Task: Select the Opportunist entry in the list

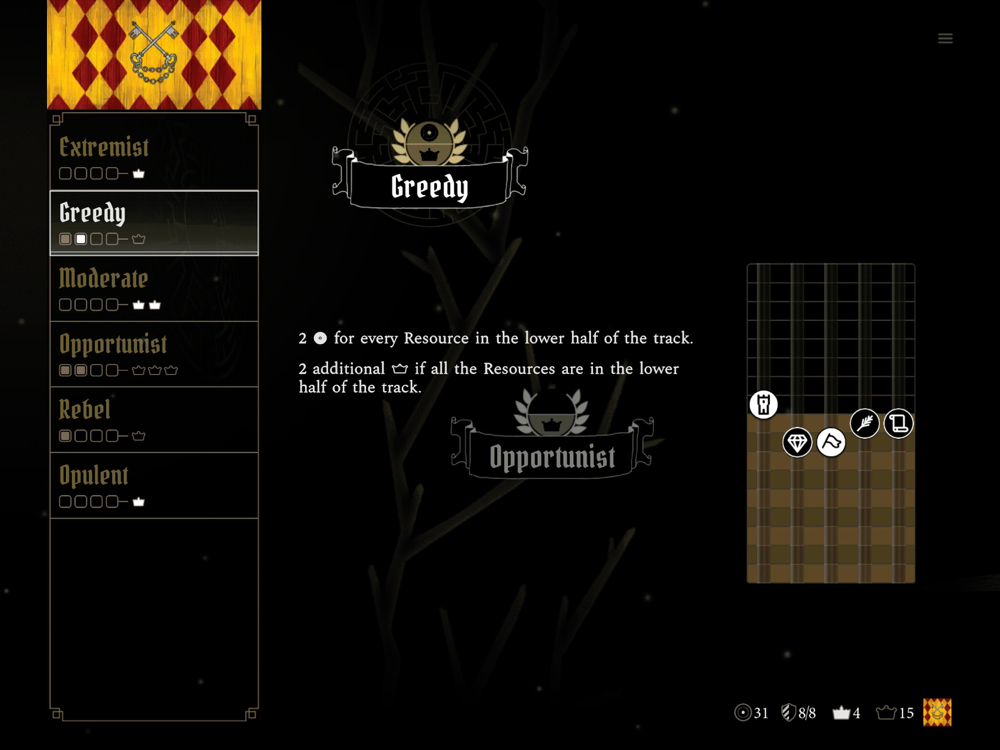Action: click(x=154, y=354)
